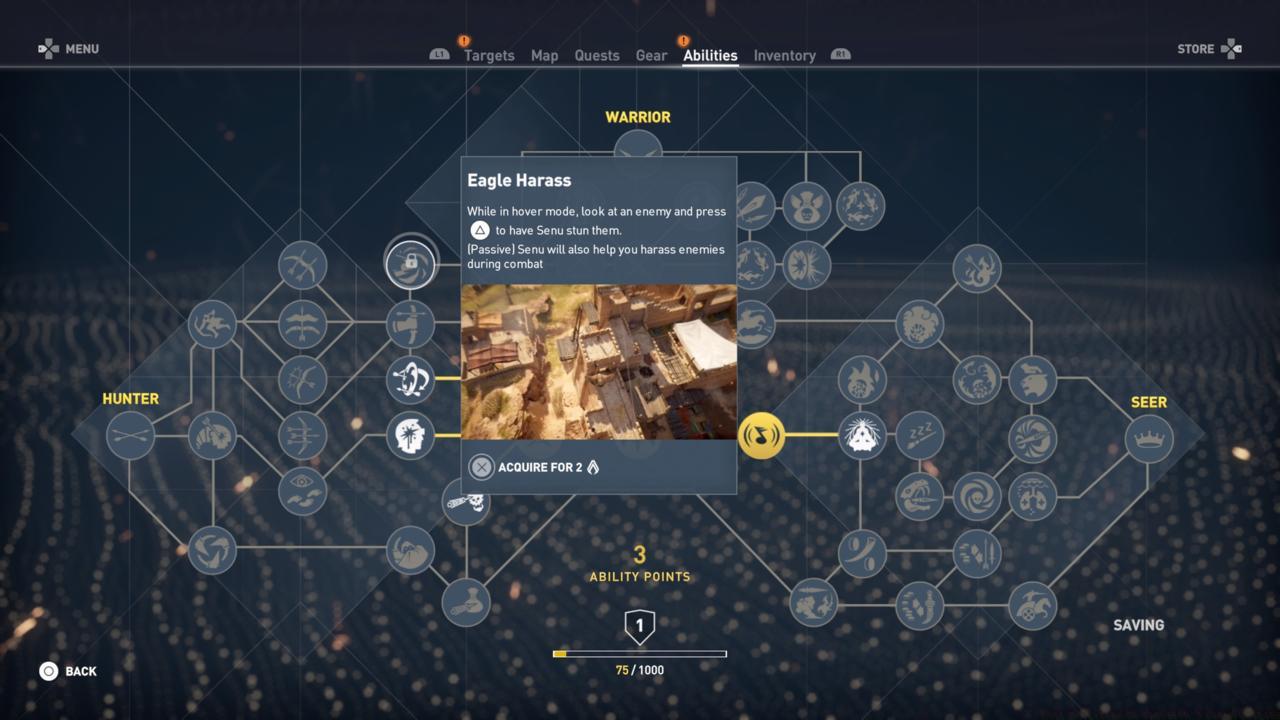Open the Gear tab

[651, 55]
